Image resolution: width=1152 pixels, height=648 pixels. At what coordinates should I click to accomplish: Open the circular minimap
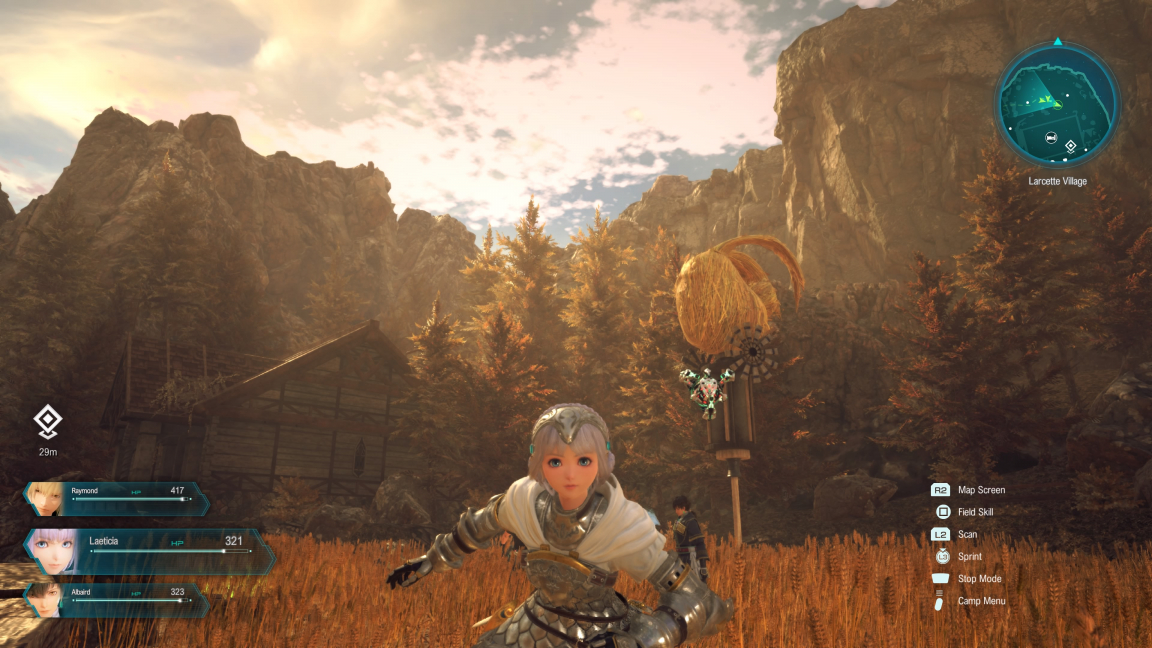(x=1057, y=105)
